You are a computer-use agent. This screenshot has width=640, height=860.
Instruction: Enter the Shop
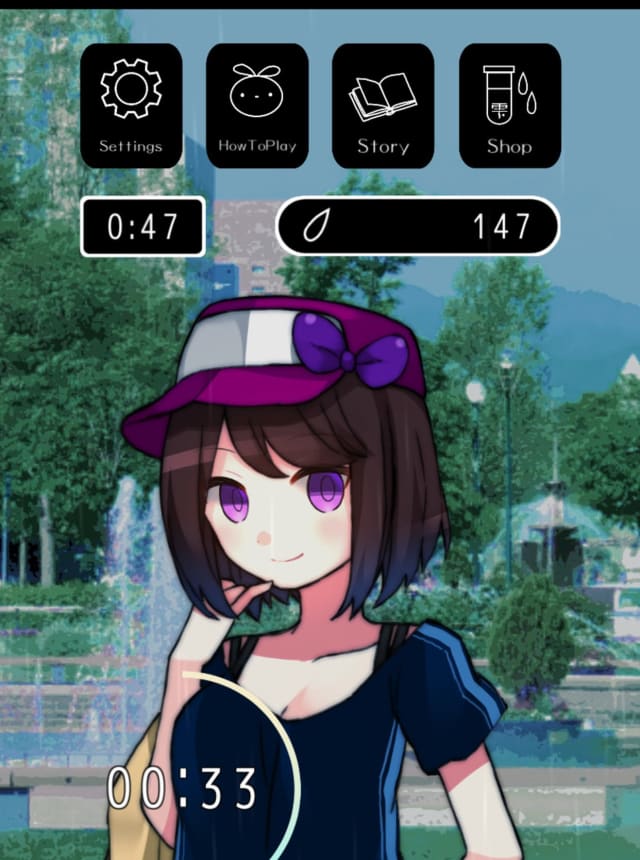pyautogui.click(x=509, y=105)
